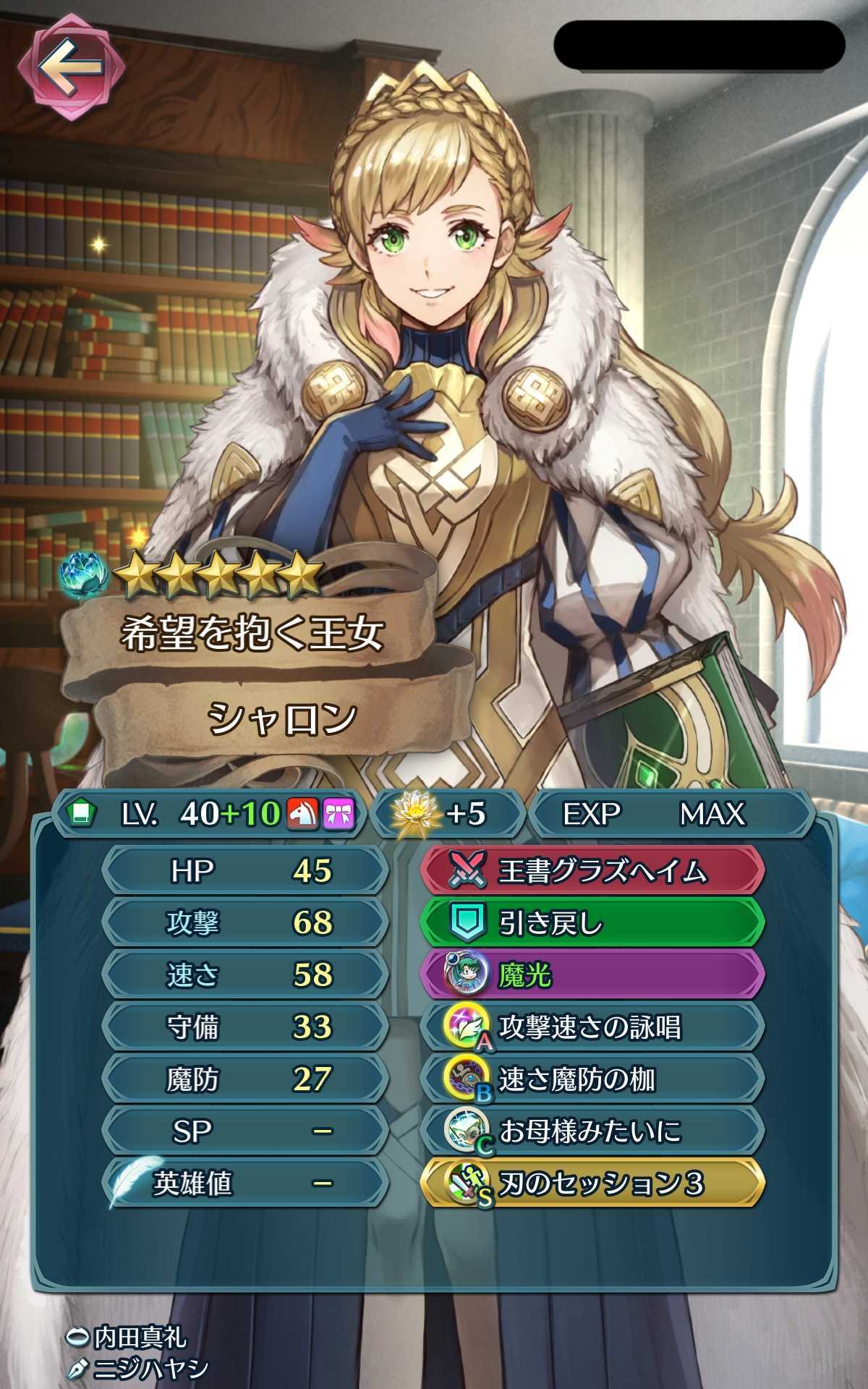868x1389 pixels.
Task: Select the 速さ stat row
Action: tap(244, 975)
